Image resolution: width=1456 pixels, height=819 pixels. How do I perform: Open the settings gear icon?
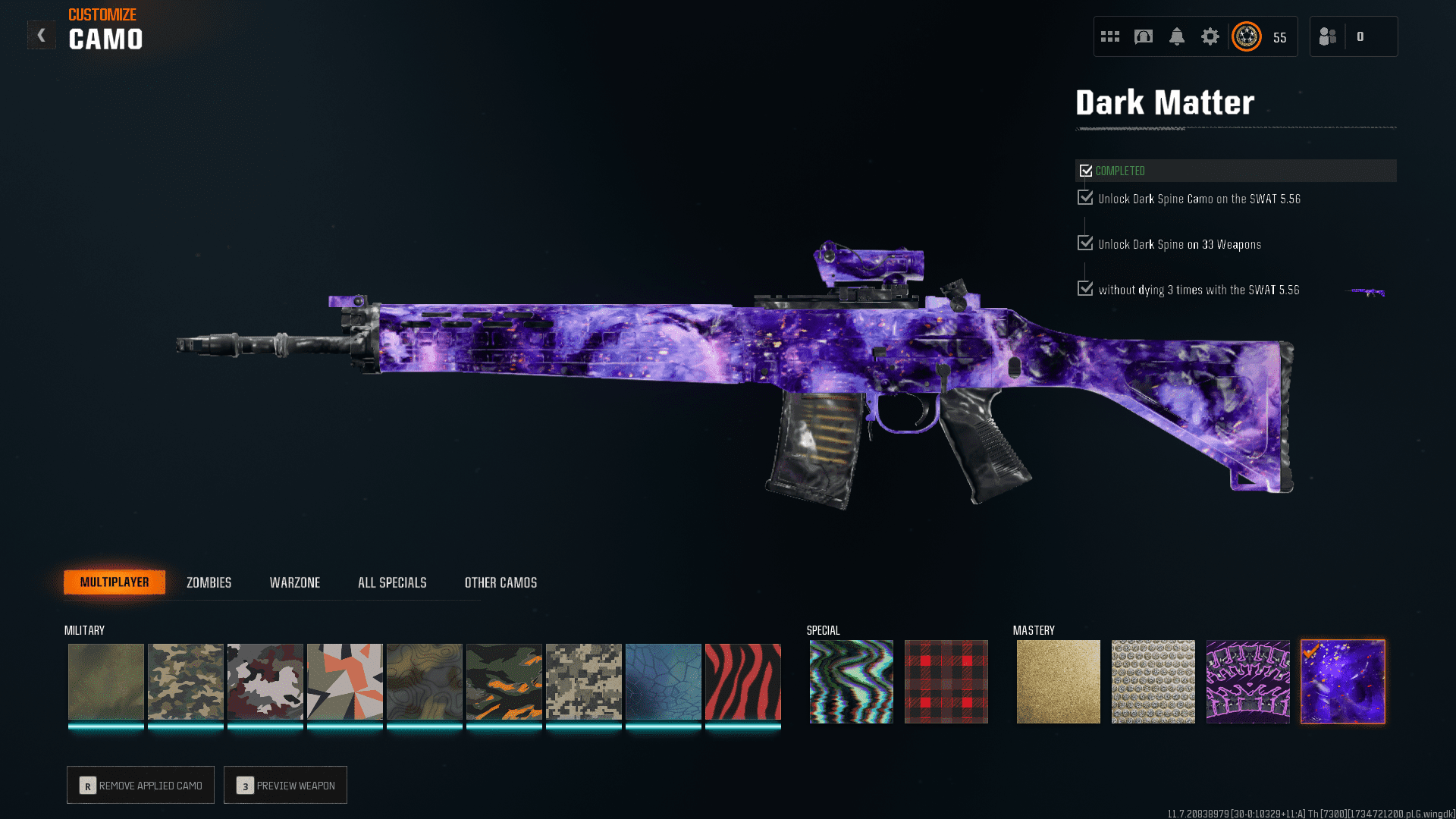tap(1210, 36)
